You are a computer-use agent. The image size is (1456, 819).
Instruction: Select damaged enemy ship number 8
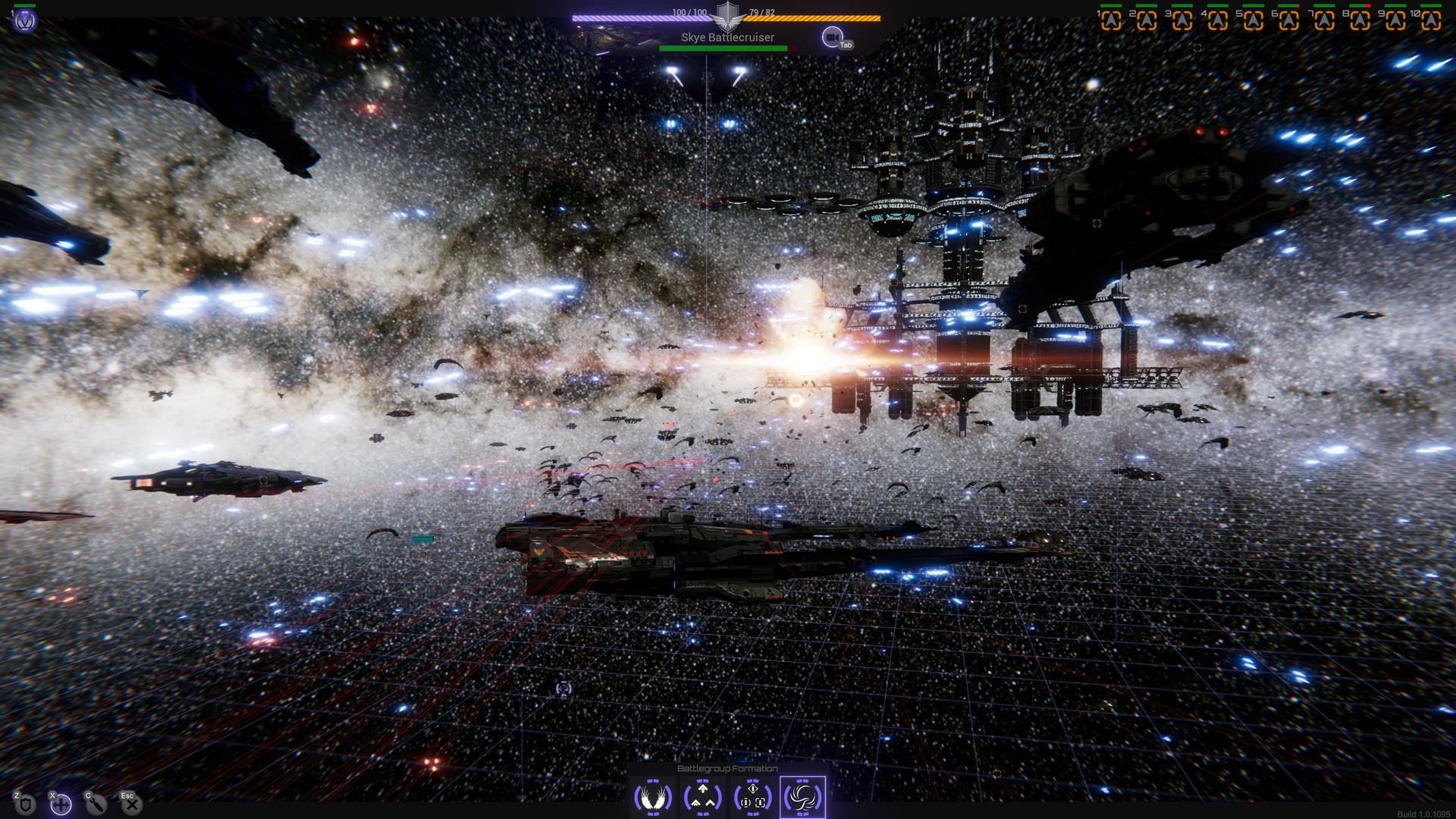click(x=1360, y=20)
